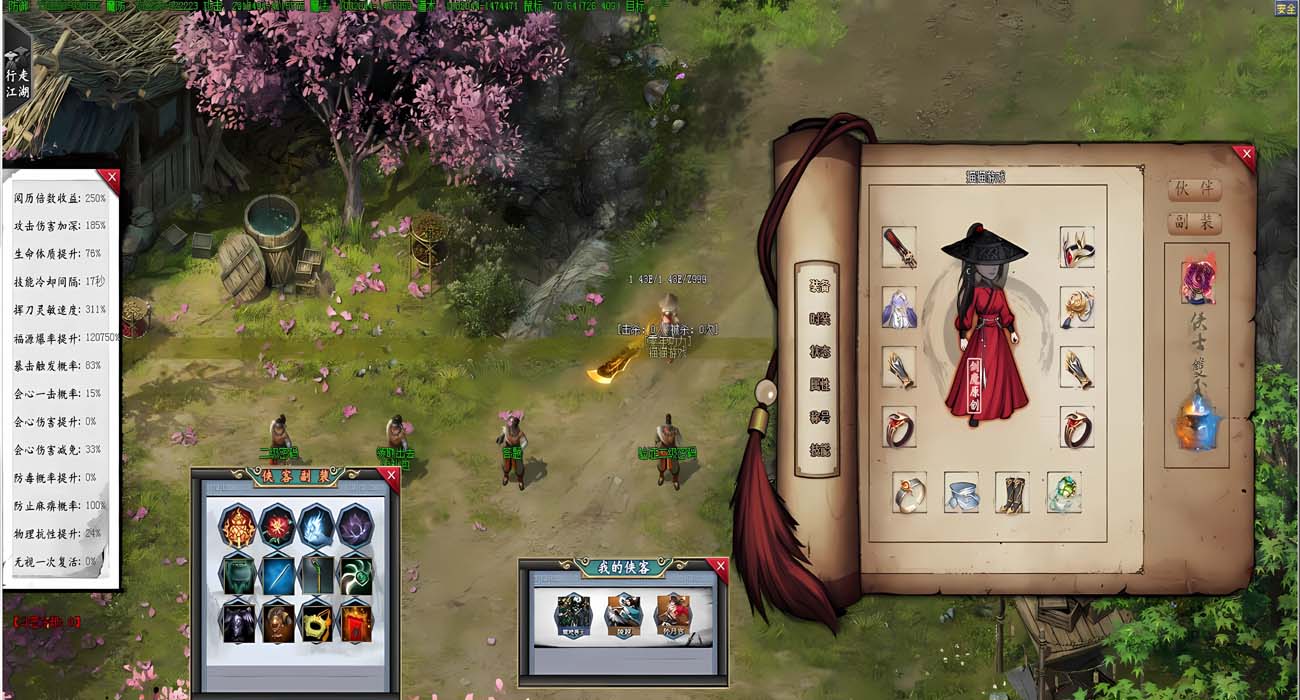Select the red flower emblem icon
Image resolution: width=1300 pixels, height=700 pixels.
[x=277, y=526]
